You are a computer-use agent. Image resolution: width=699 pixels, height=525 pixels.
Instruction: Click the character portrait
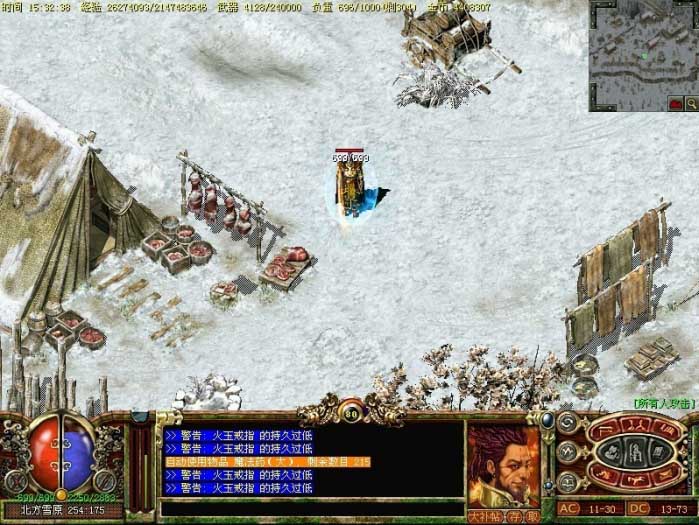click(x=503, y=466)
